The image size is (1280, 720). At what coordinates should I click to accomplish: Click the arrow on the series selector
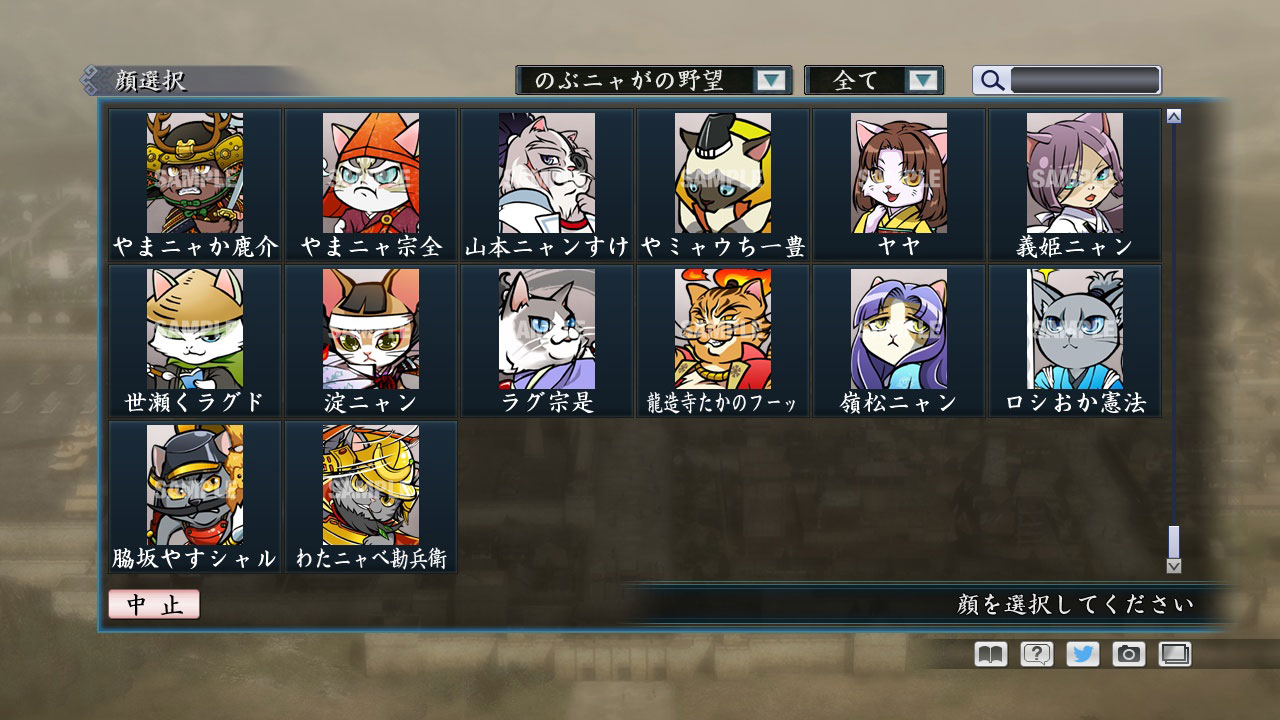coord(771,79)
